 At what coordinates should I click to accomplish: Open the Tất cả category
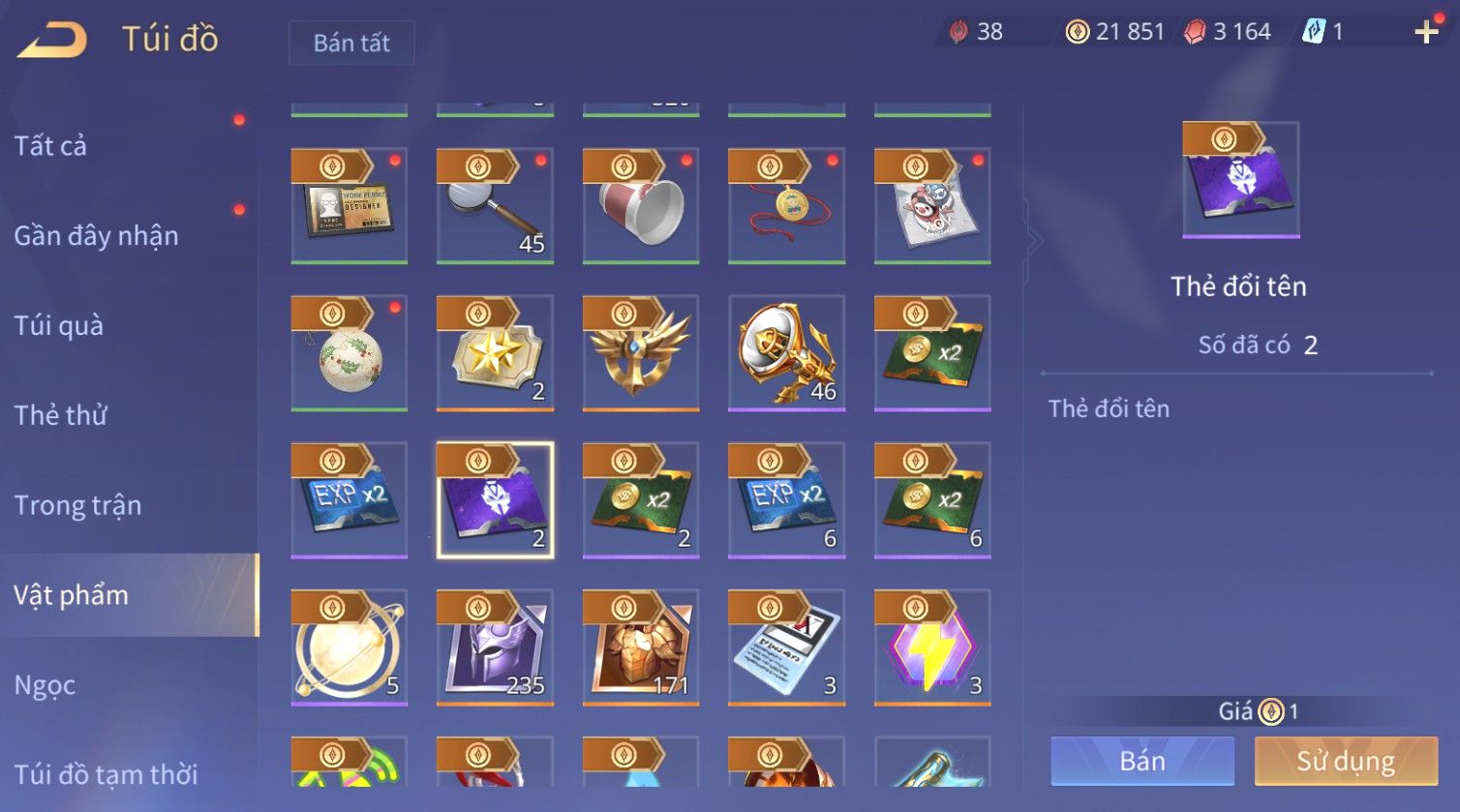50,146
